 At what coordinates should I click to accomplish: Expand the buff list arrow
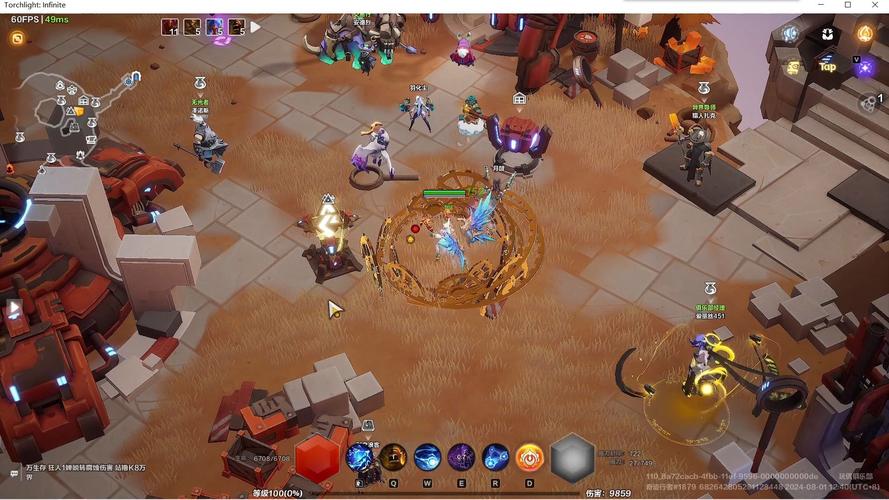(256, 27)
